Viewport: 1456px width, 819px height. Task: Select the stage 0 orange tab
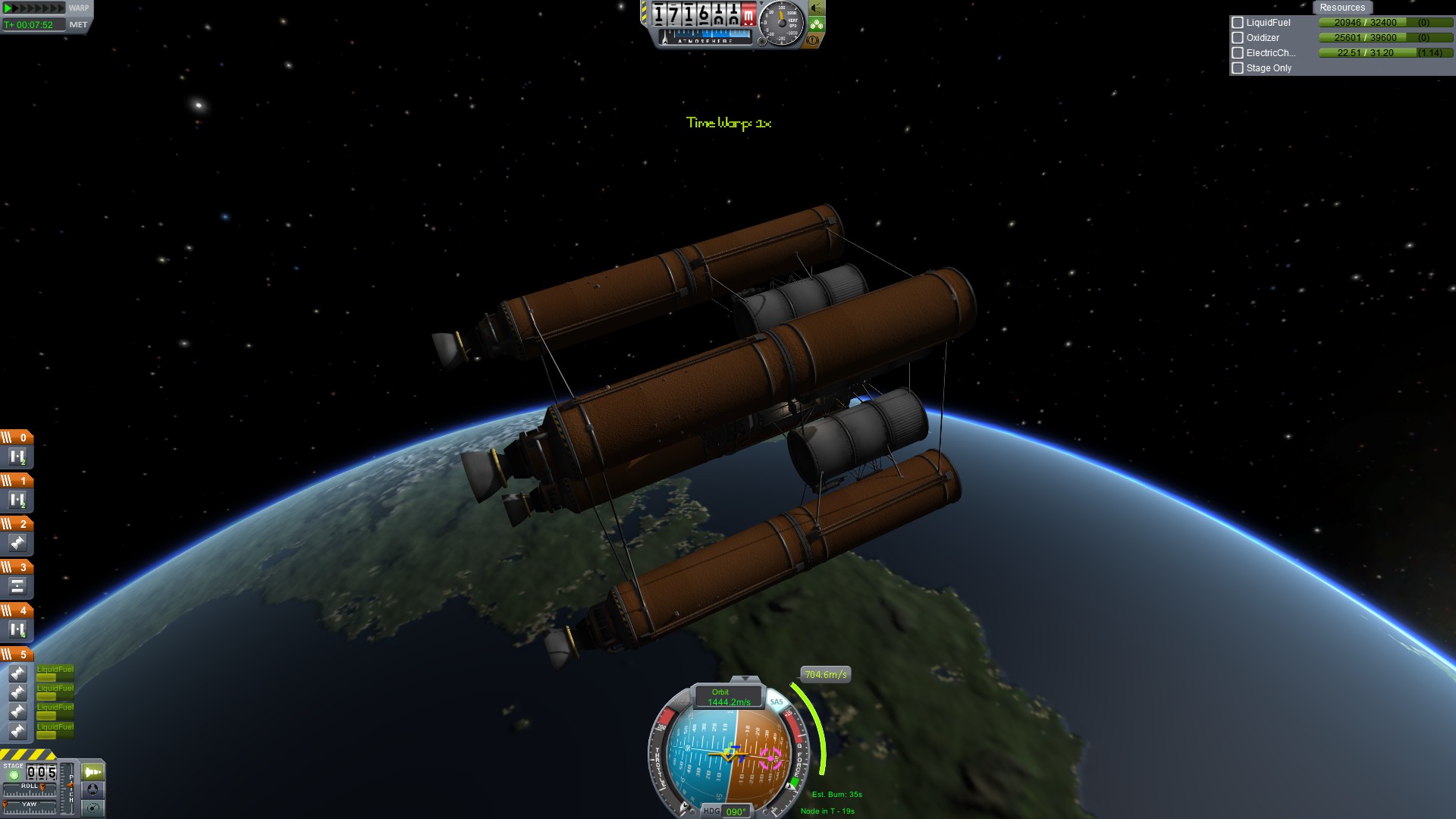tap(17, 438)
